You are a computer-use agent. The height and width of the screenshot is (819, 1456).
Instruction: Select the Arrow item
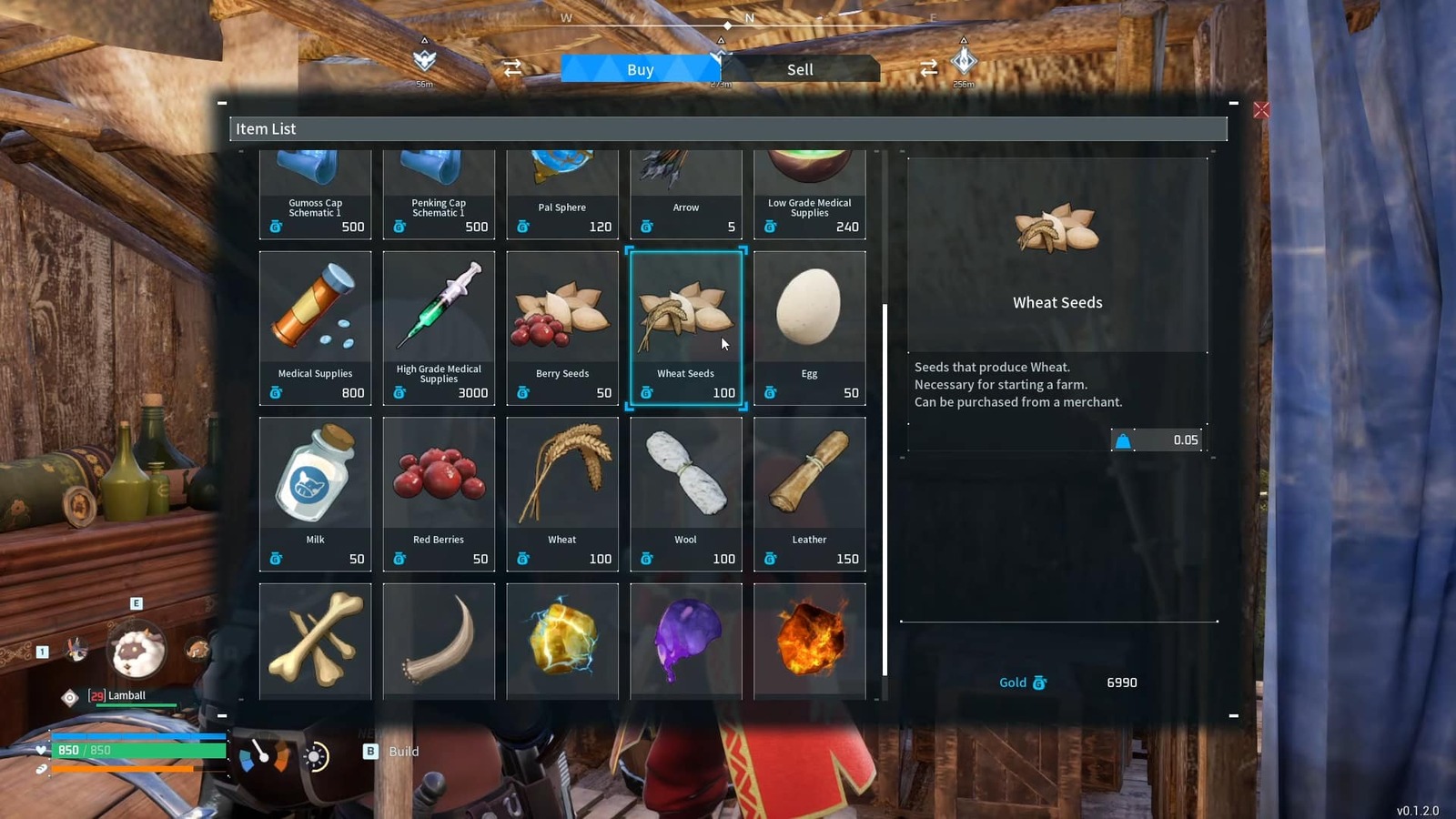[685, 191]
